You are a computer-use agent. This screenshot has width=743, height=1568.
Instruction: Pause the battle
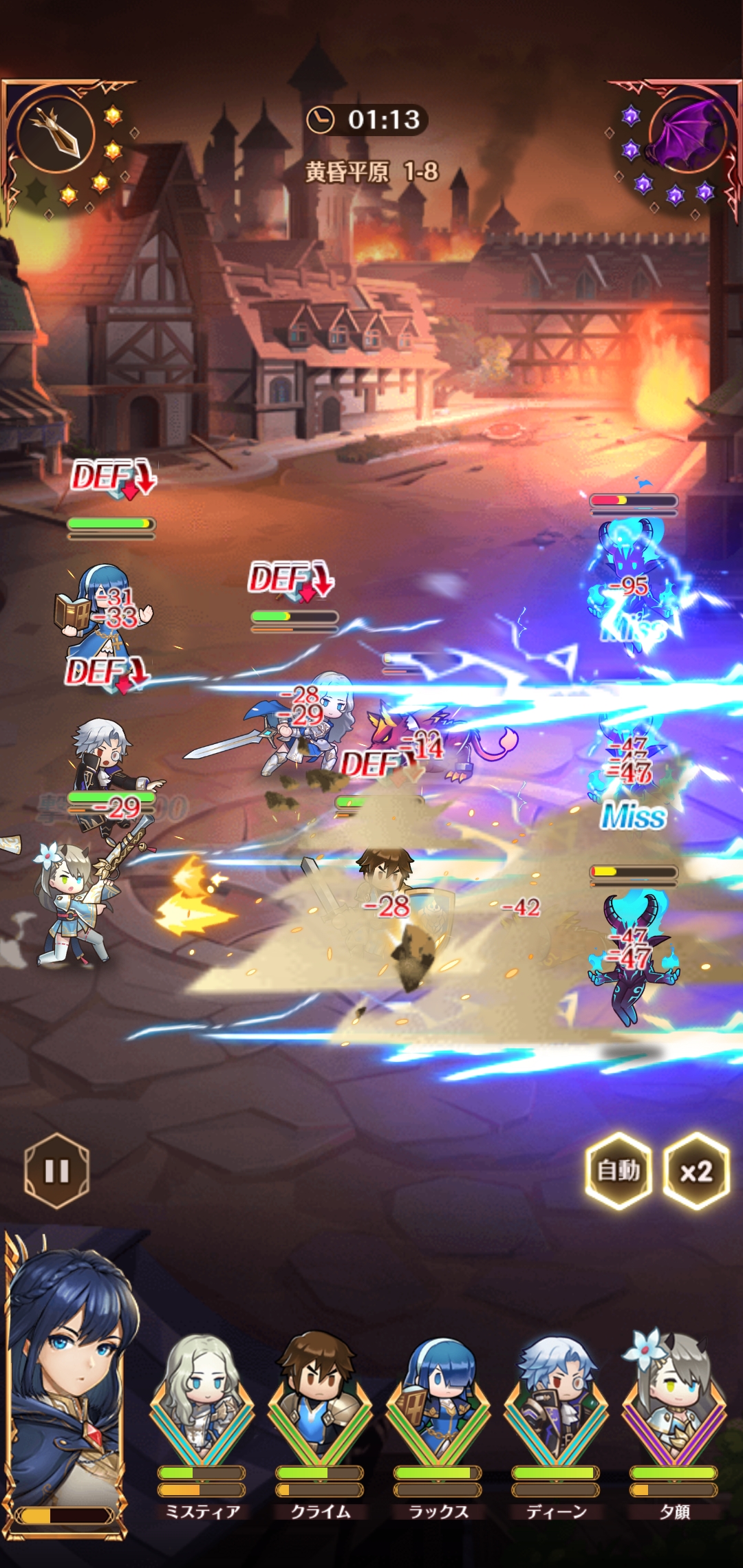(x=56, y=1170)
